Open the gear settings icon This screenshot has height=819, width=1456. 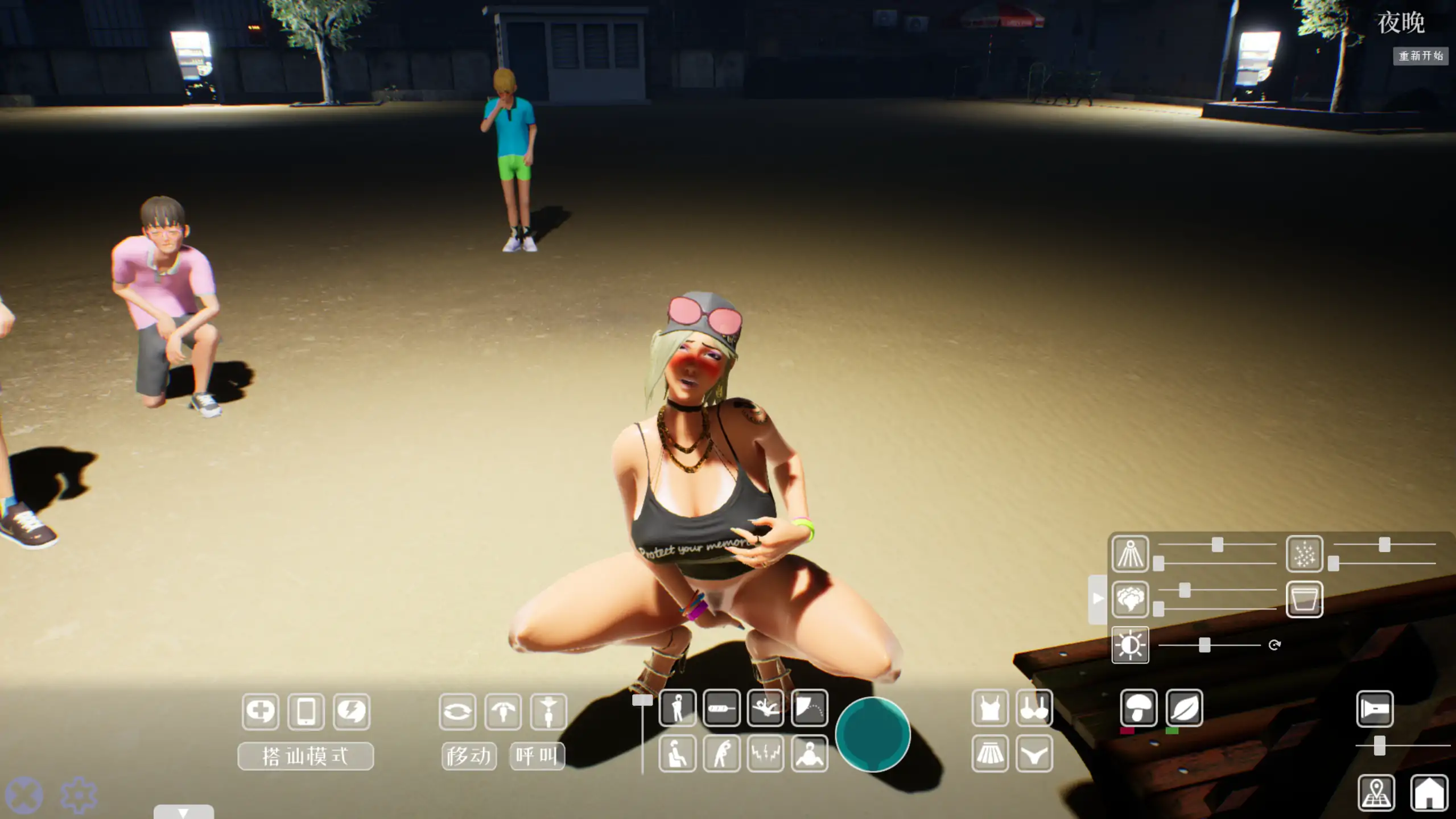(79, 795)
